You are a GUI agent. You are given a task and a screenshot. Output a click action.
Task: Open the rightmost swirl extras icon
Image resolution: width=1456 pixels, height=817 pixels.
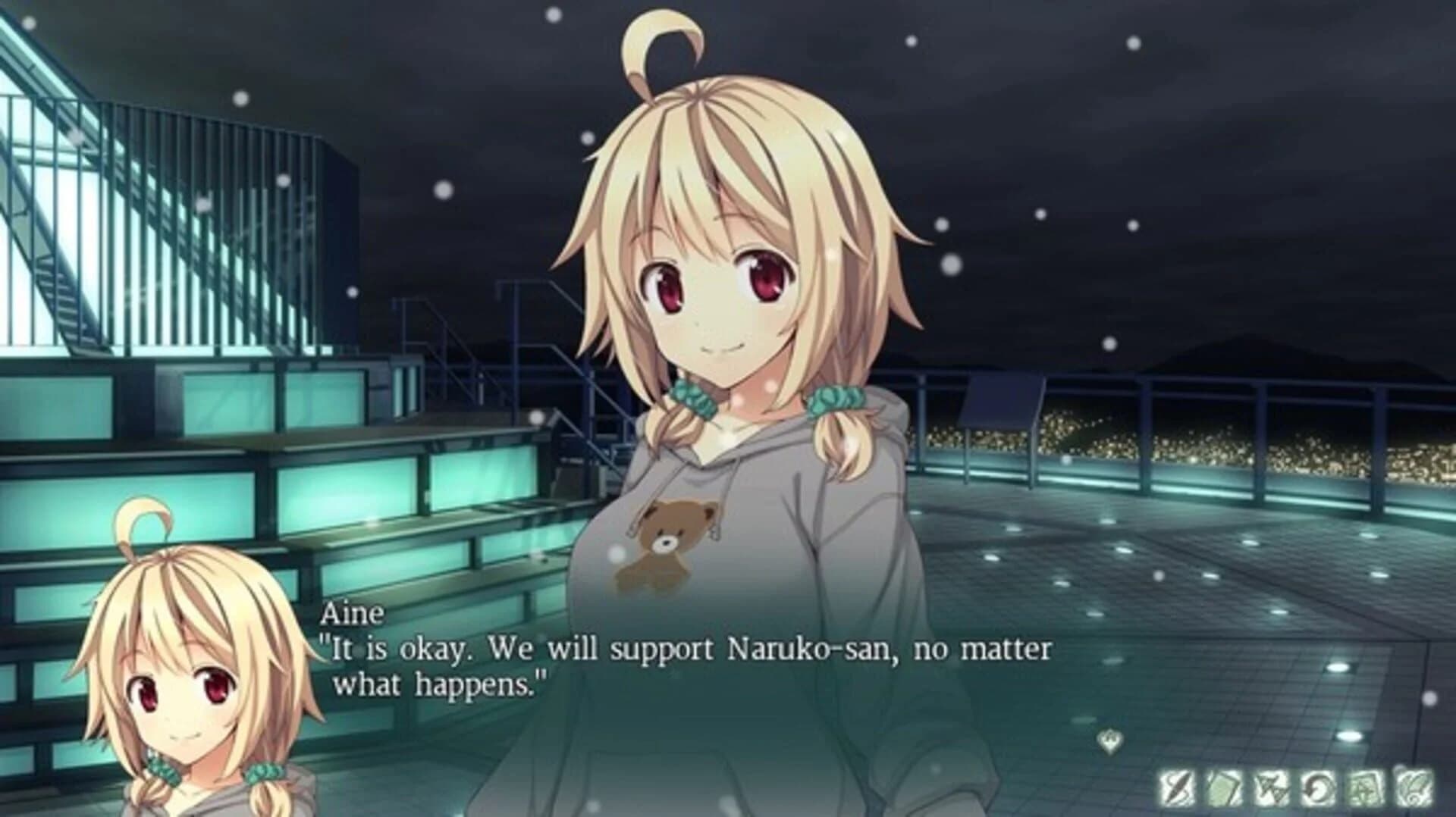pyautogui.click(x=1412, y=786)
